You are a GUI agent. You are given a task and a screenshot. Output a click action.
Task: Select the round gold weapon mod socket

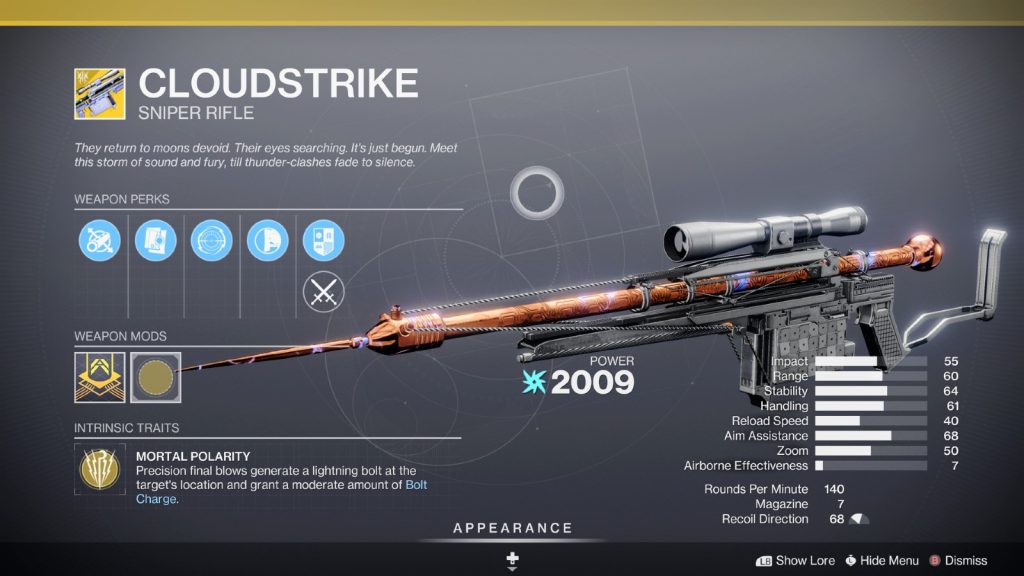coord(156,375)
